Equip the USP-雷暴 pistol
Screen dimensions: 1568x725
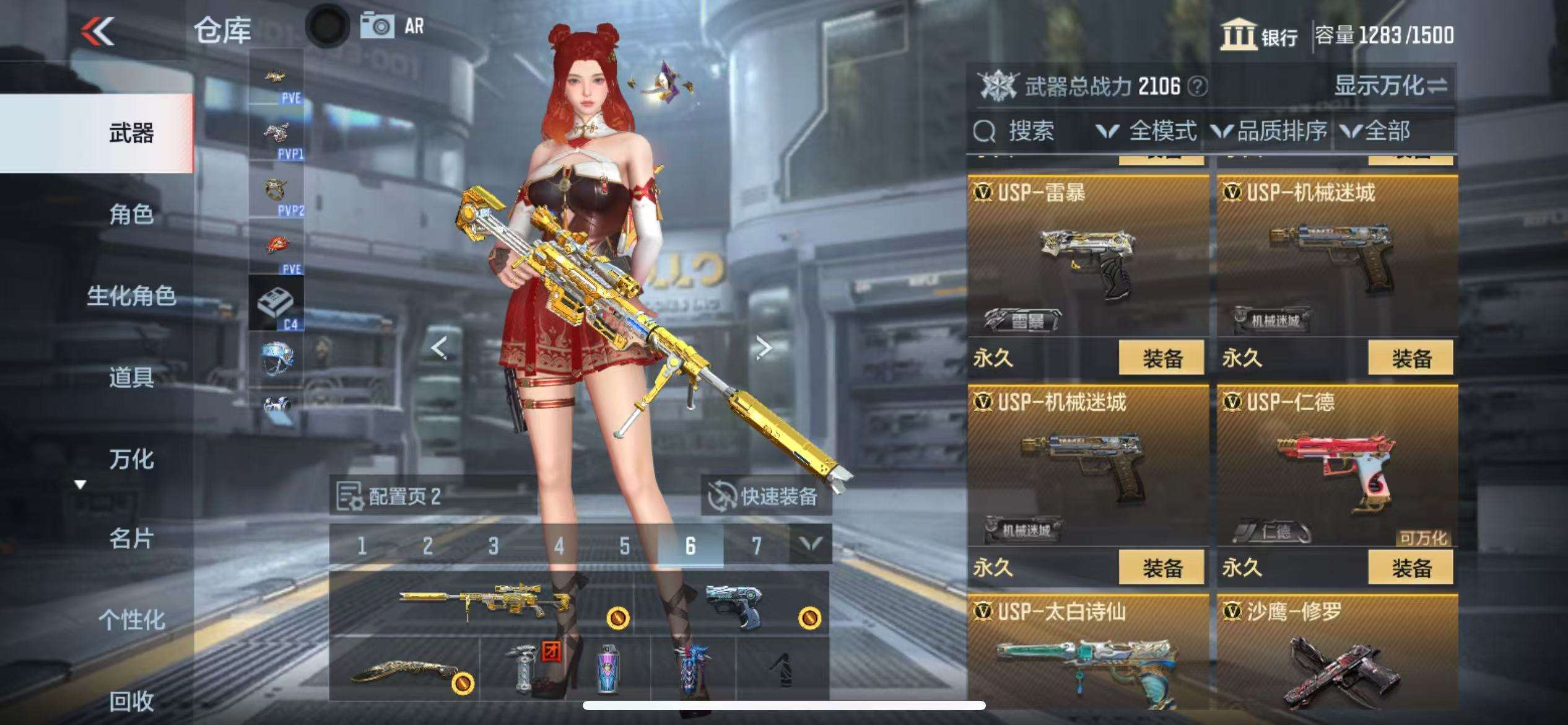1161,358
